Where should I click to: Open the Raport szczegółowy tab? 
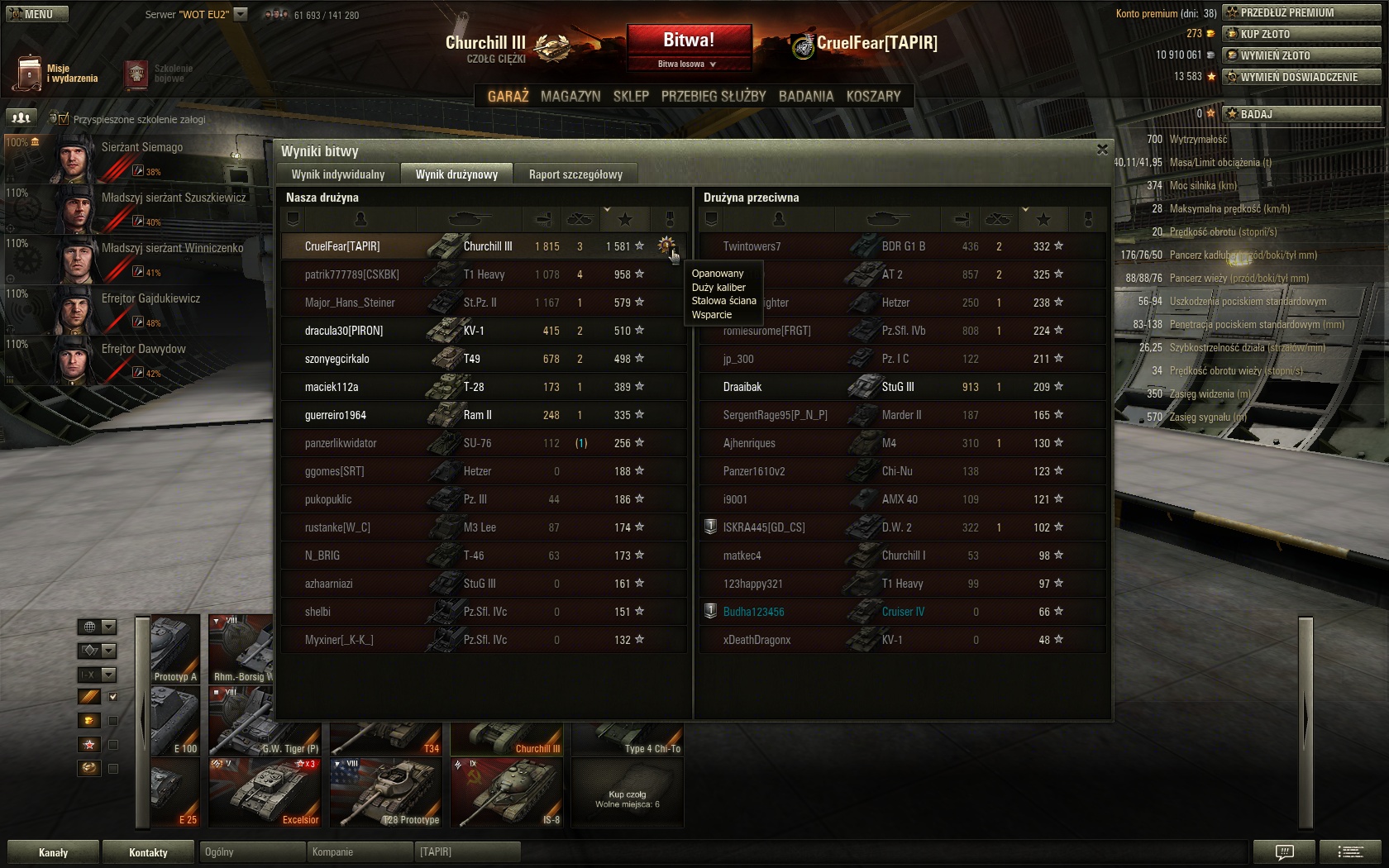[x=575, y=174]
